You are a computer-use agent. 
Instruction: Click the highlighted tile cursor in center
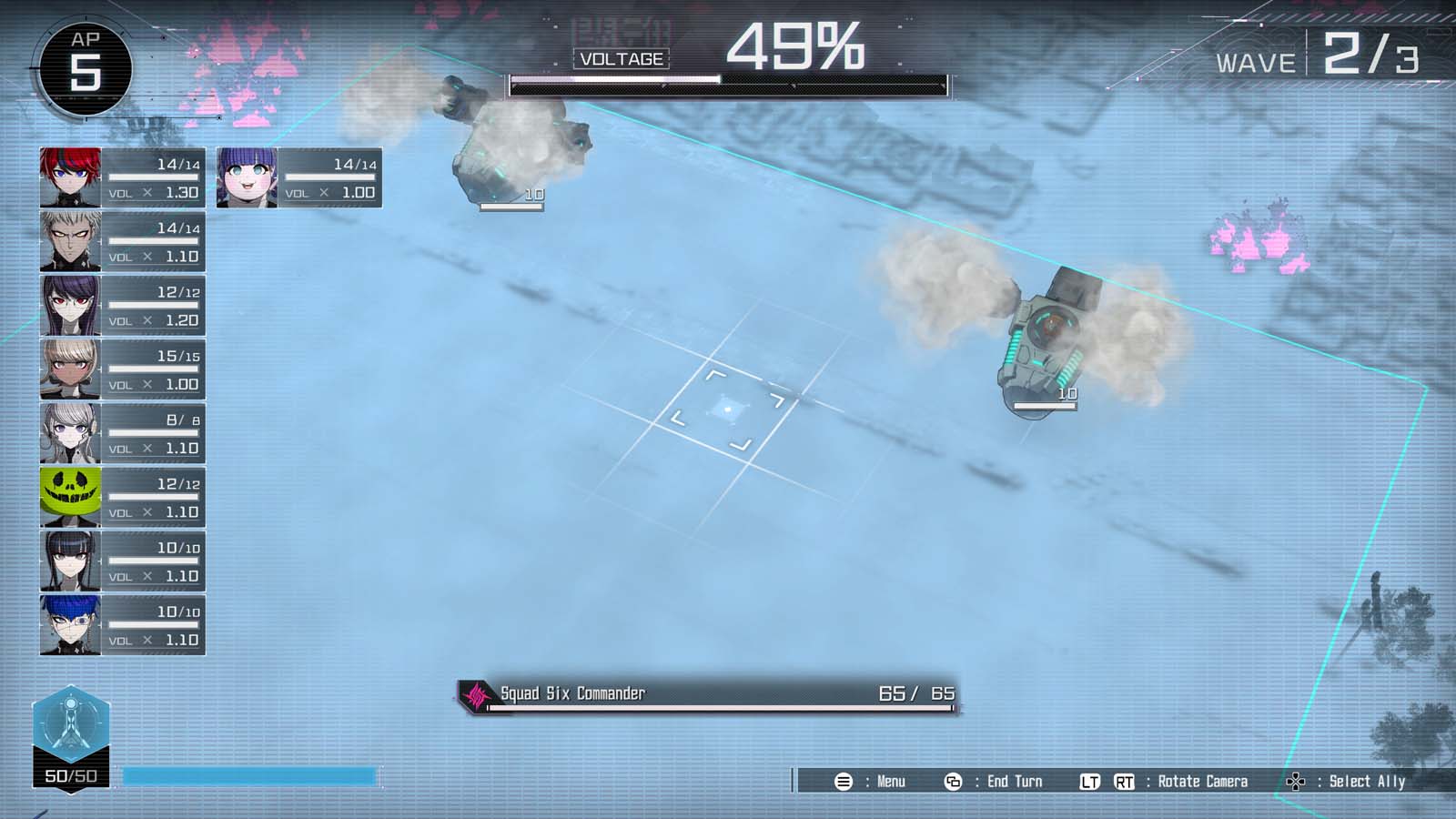coord(728,409)
